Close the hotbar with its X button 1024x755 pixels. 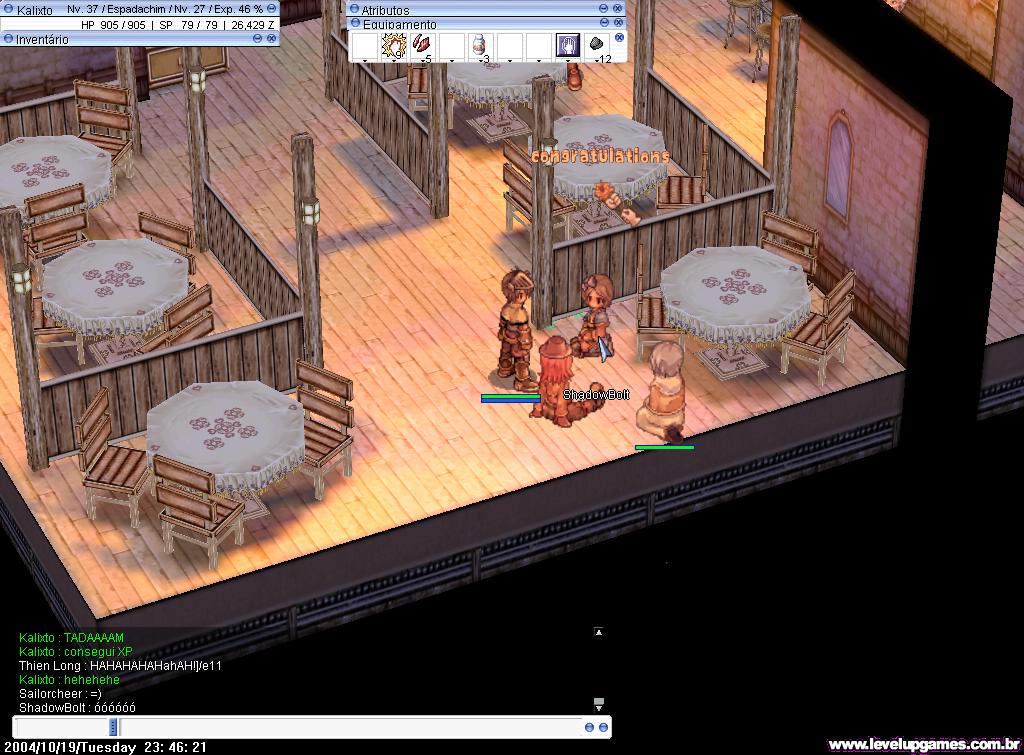[619, 38]
